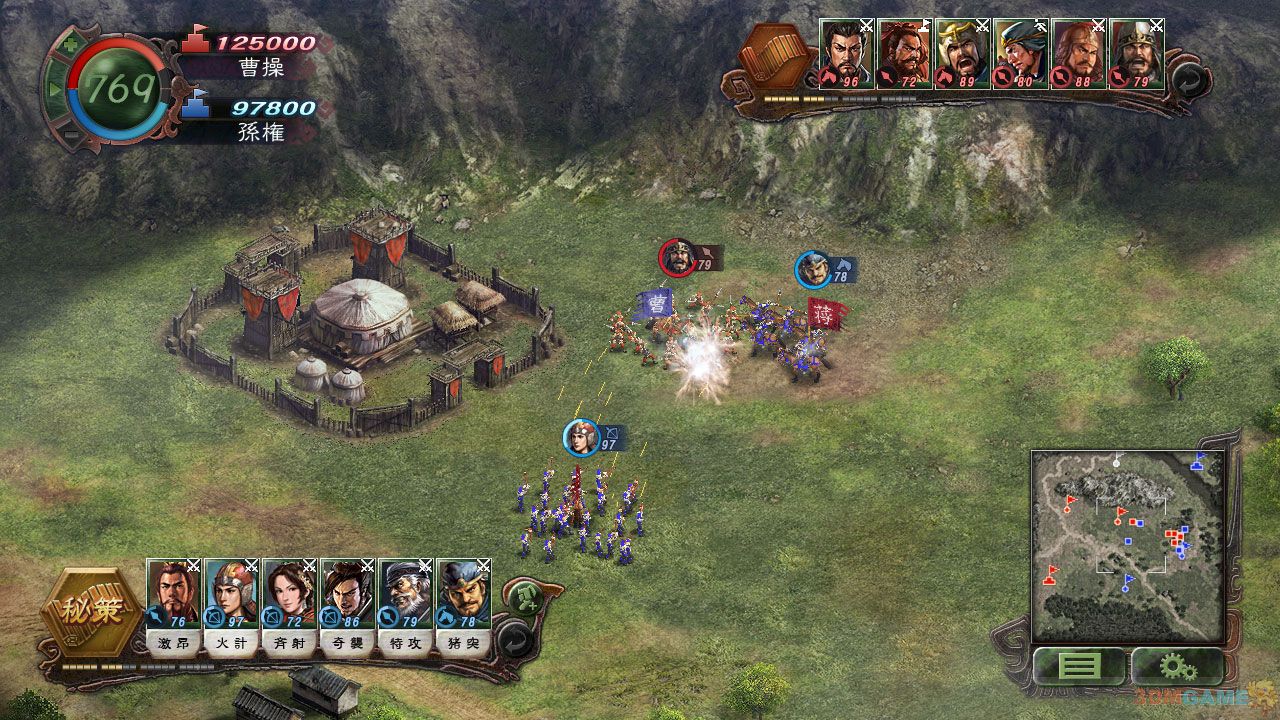
Task: Trigger the 斉射 volley tactic
Action: pos(289,643)
